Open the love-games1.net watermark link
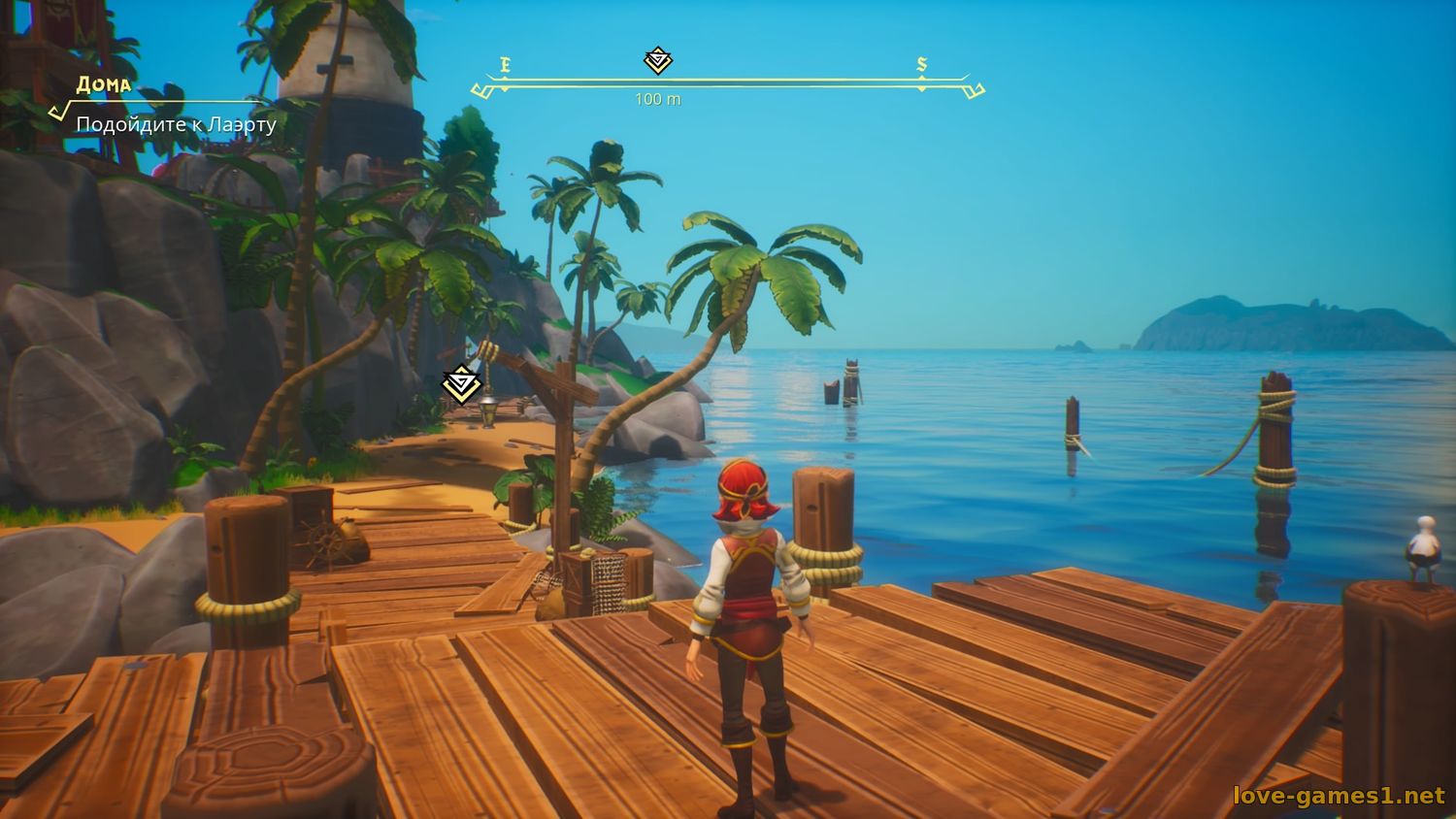The width and height of the screenshot is (1456, 819). click(x=1339, y=796)
